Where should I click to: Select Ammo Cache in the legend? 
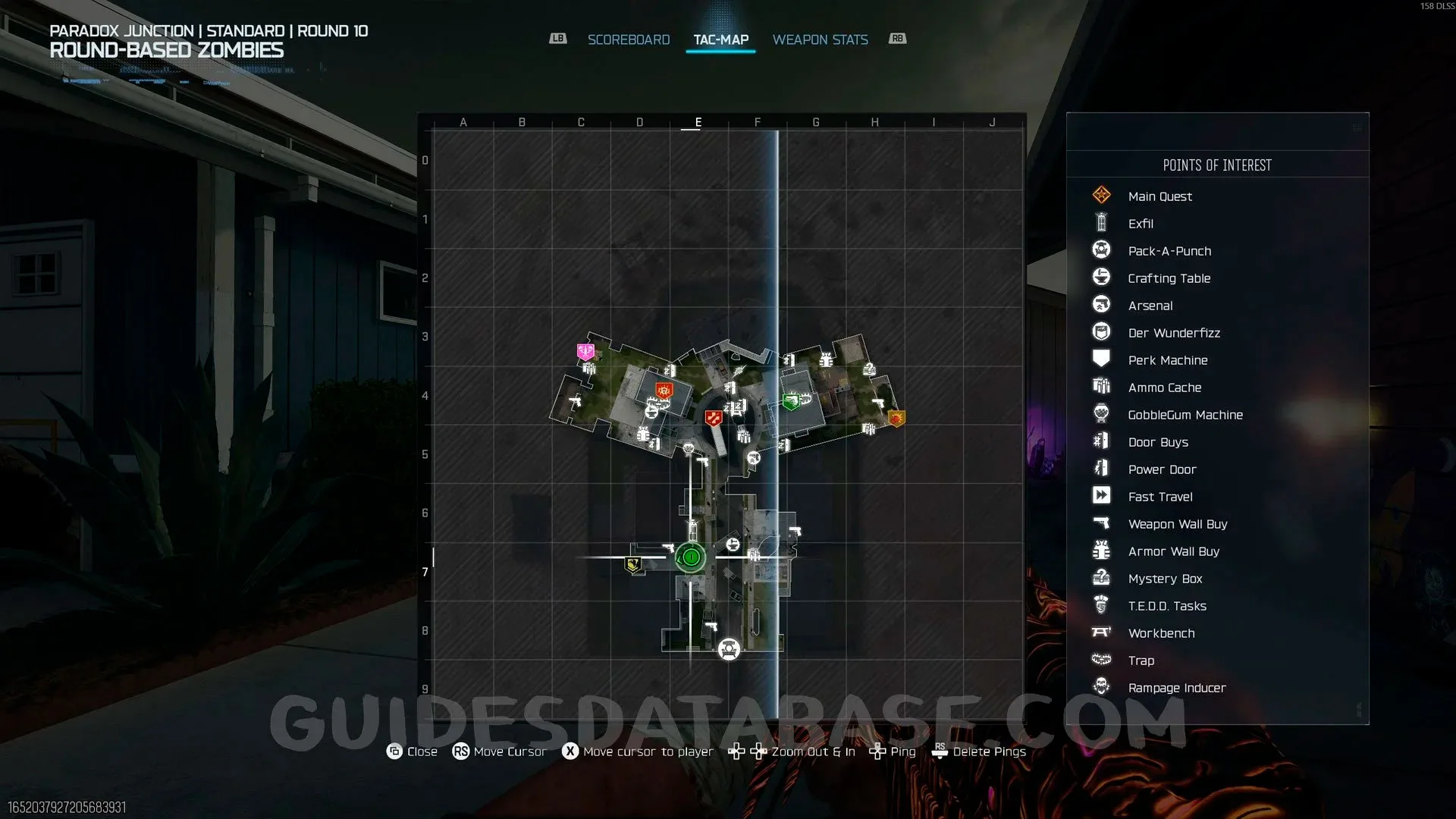[x=1164, y=388]
